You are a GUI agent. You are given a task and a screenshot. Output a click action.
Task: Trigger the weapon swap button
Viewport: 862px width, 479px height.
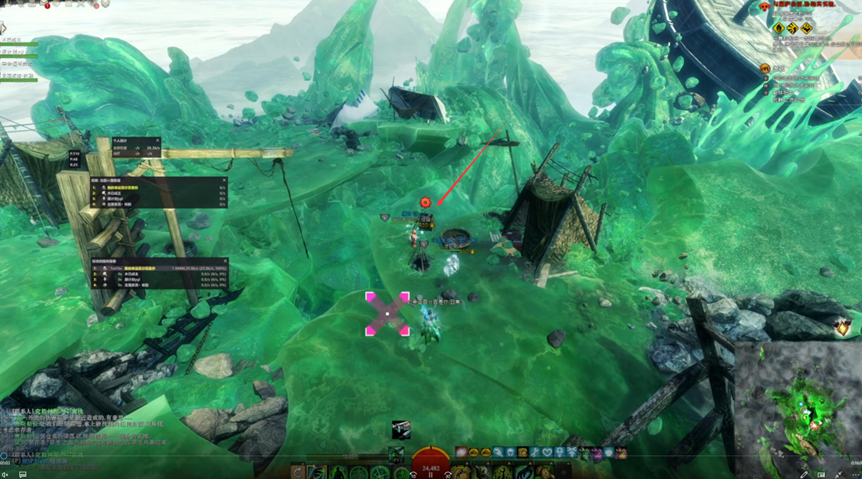coord(296,472)
